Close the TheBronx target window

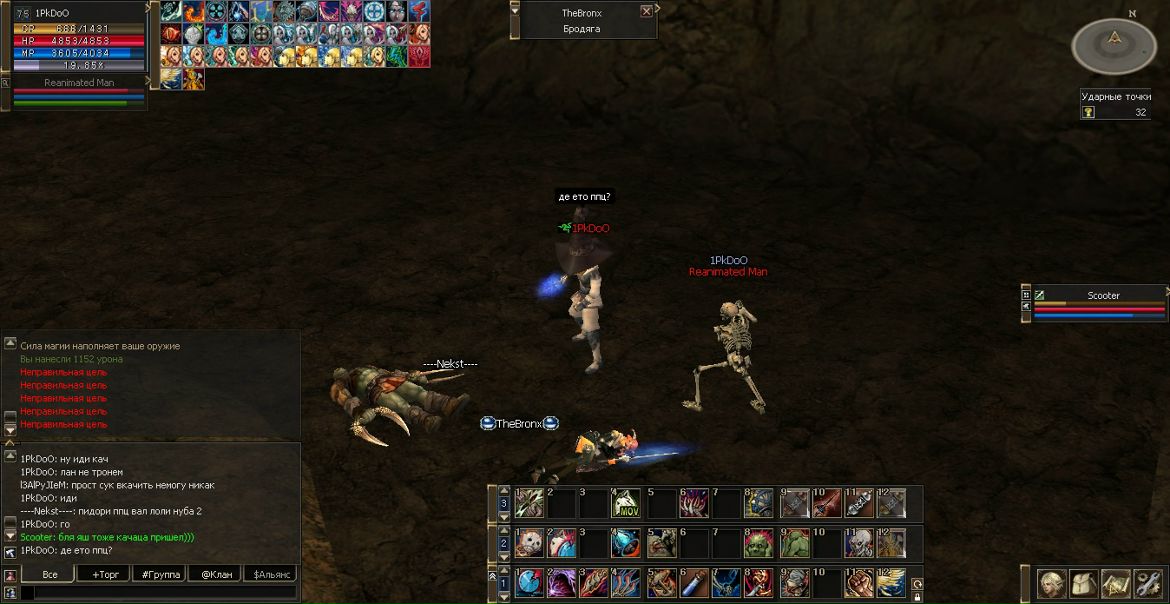(x=646, y=12)
